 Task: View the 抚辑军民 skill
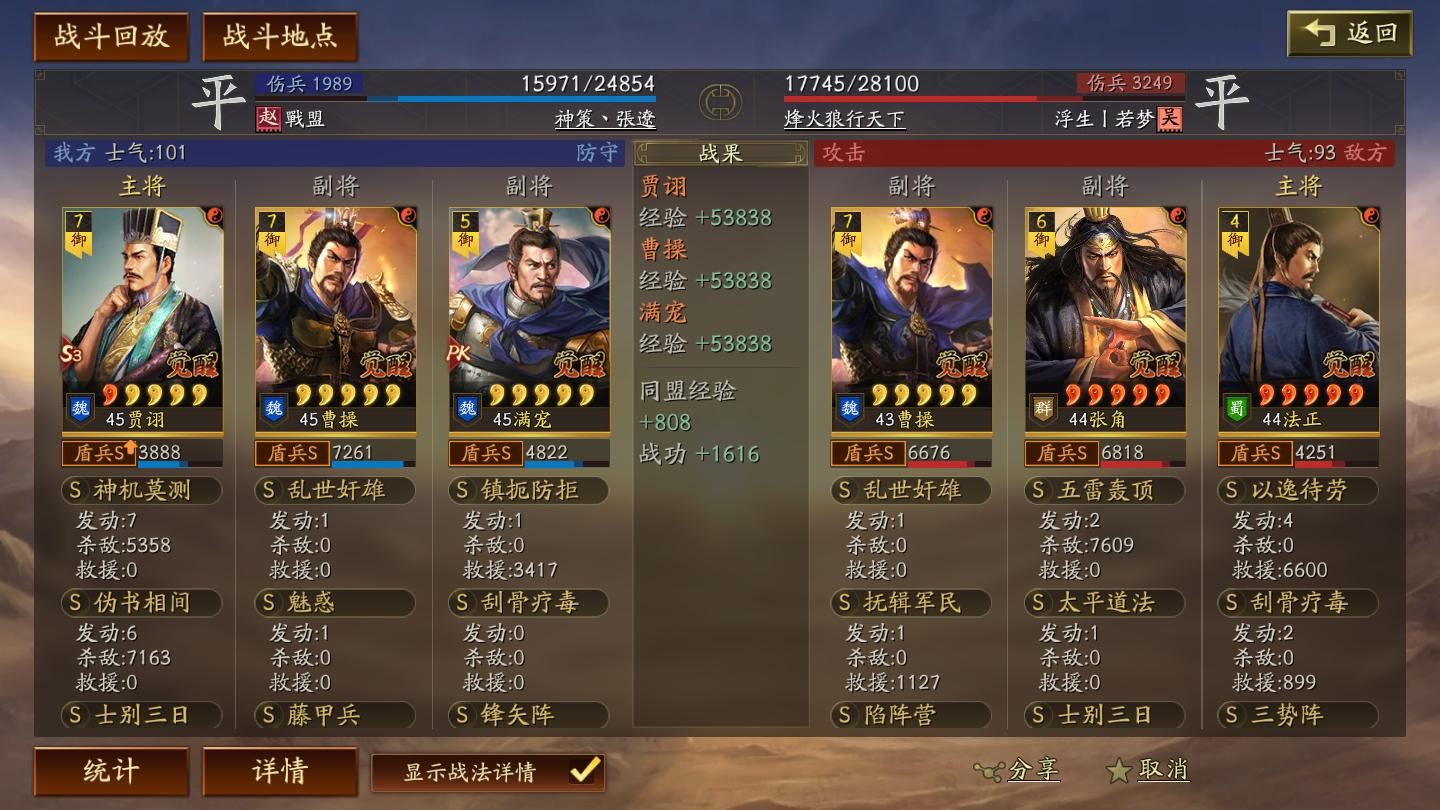click(x=911, y=603)
